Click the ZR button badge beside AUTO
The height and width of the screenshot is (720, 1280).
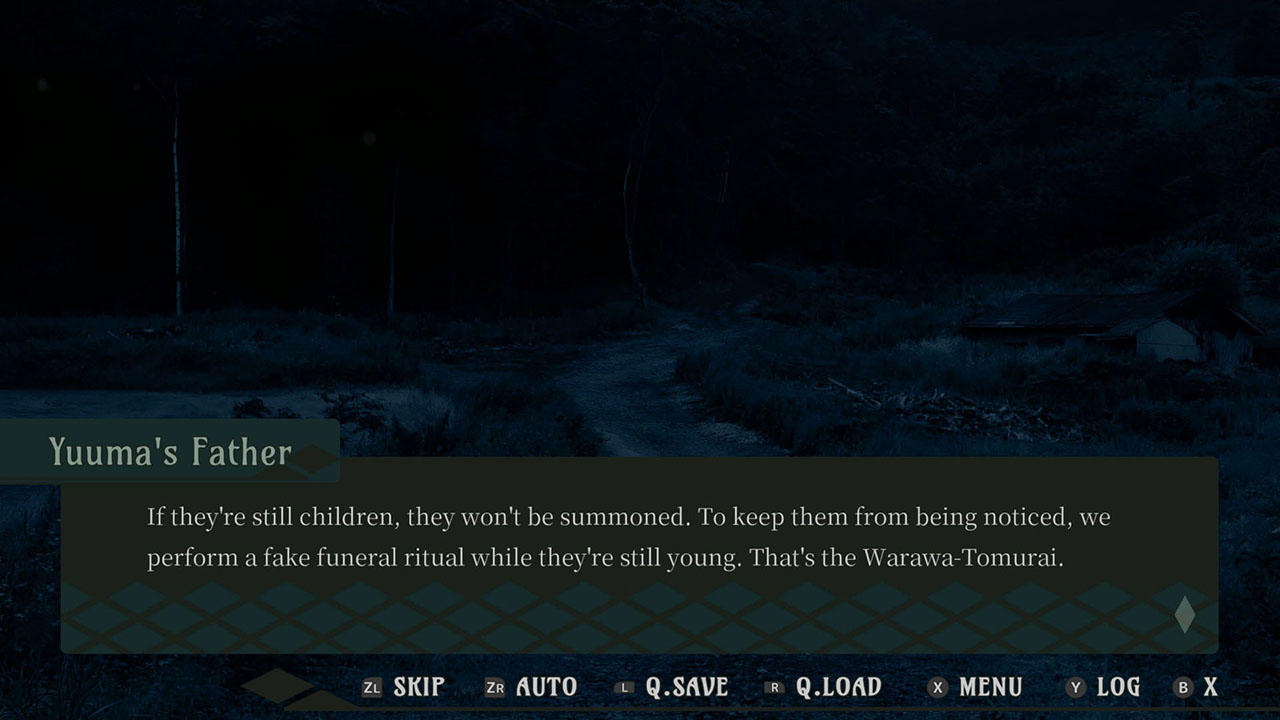point(494,687)
